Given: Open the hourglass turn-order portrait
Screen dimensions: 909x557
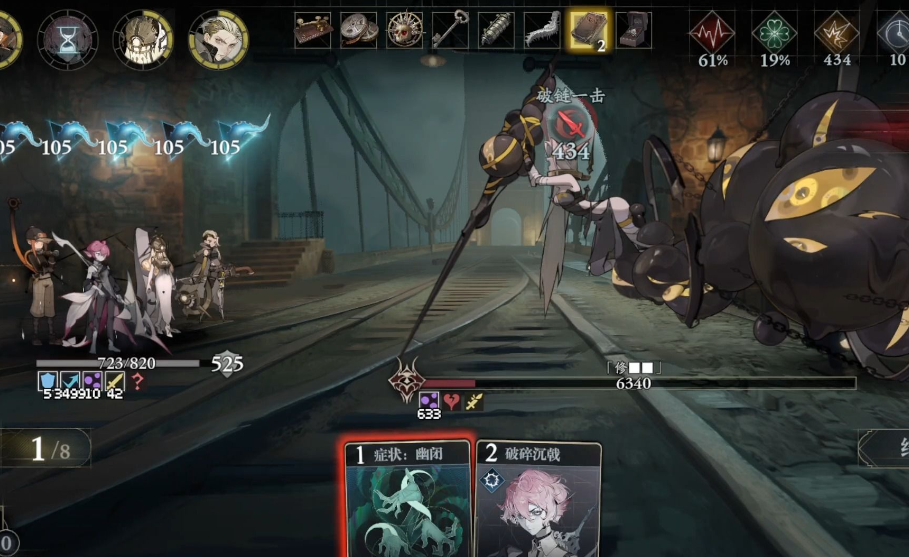Looking at the screenshot, I should click(x=68, y=38).
